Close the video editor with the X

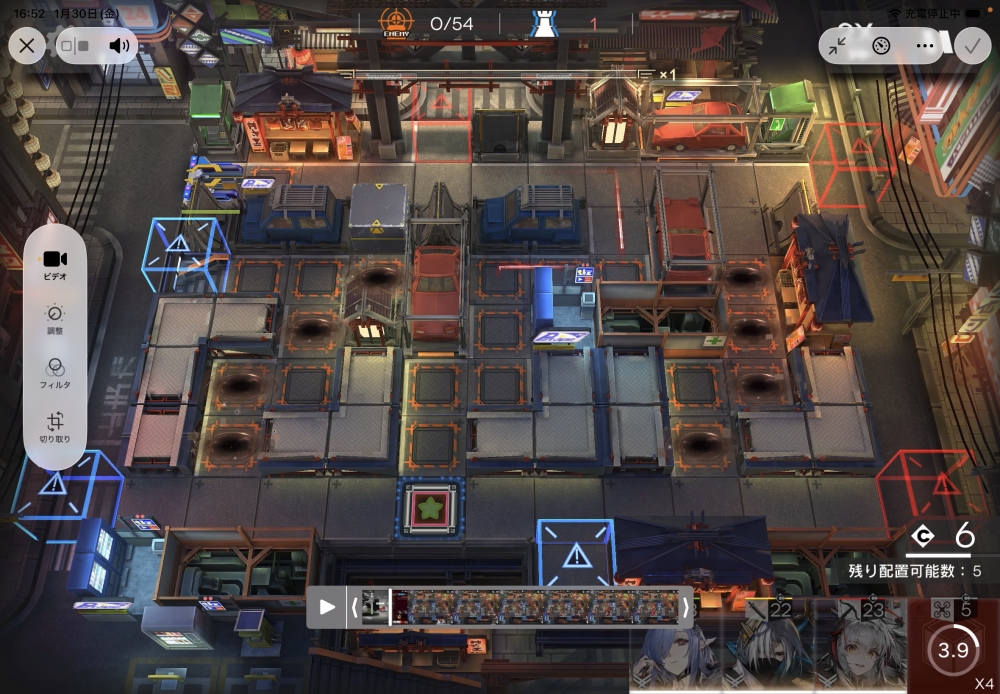[x=27, y=45]
